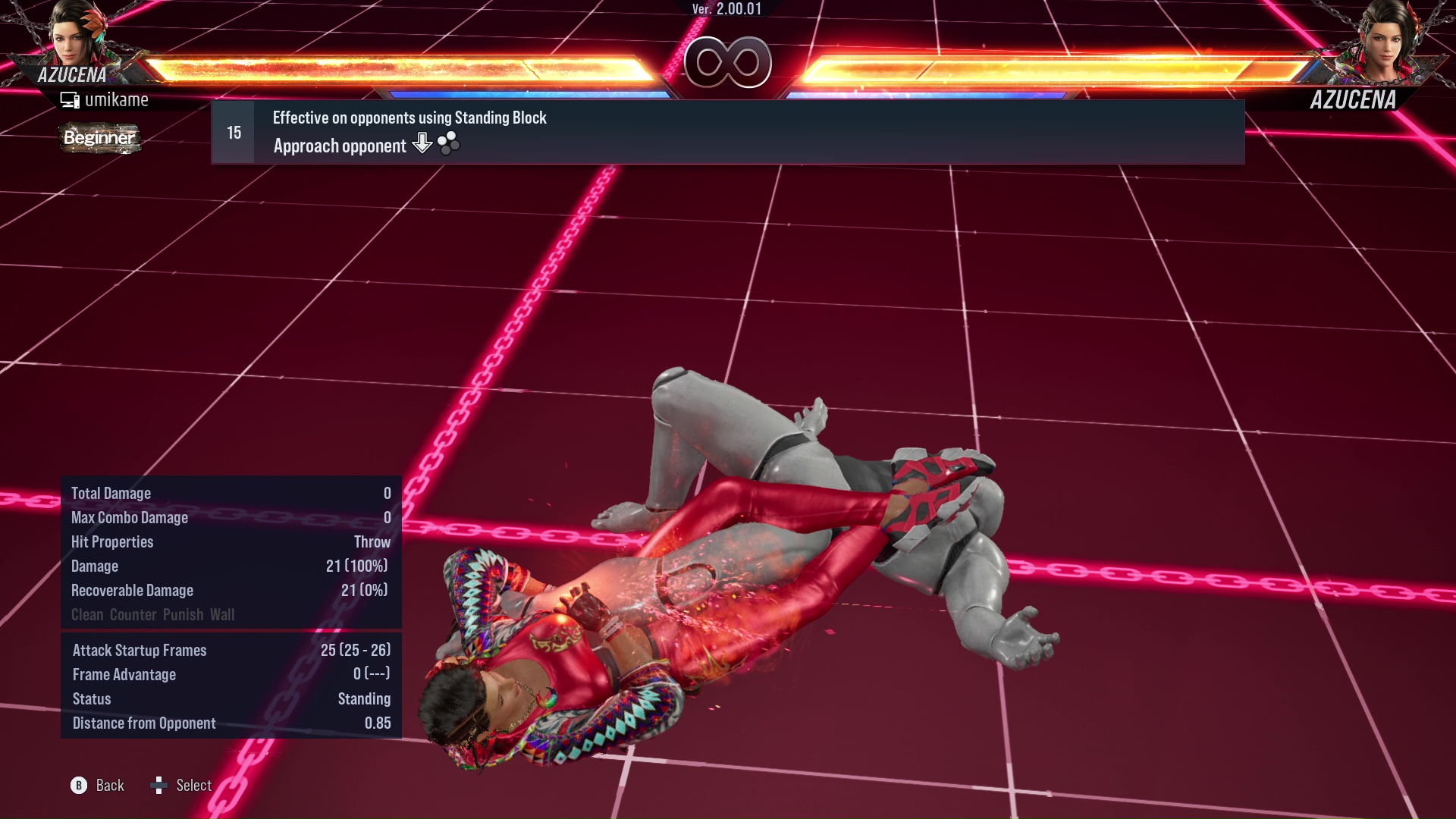Switch to opponent name AZUCENA label
This screenshot has height=819, width=1456.
(1354, 99)
